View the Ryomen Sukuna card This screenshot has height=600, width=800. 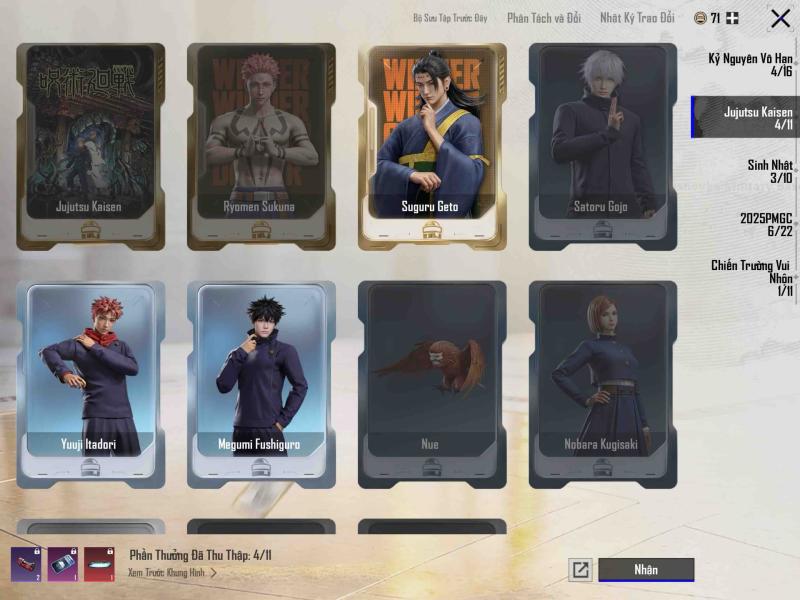click(x=261, y=146)
